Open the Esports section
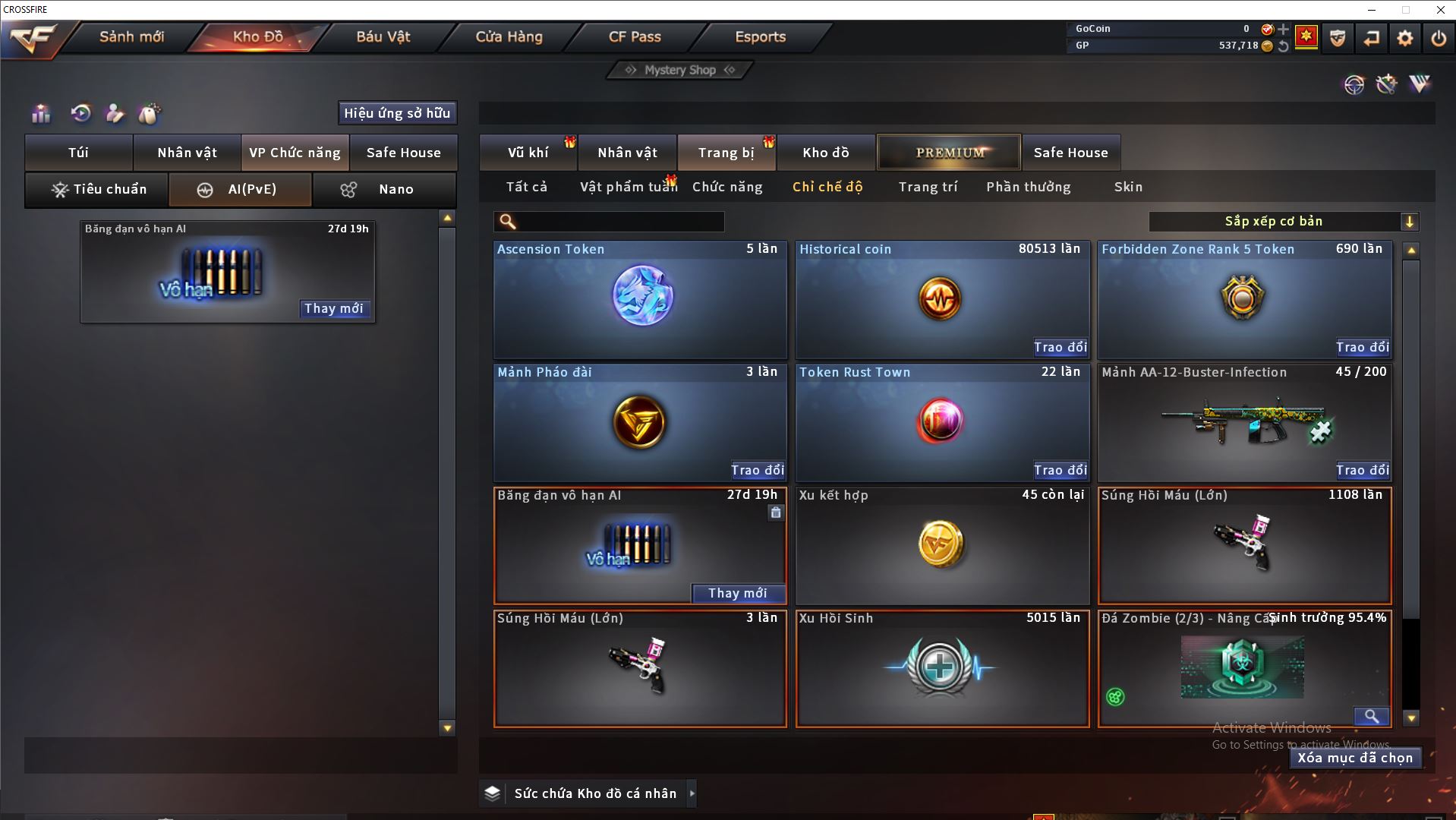The width and height of the screenshot is (1456, 820). 760,37
